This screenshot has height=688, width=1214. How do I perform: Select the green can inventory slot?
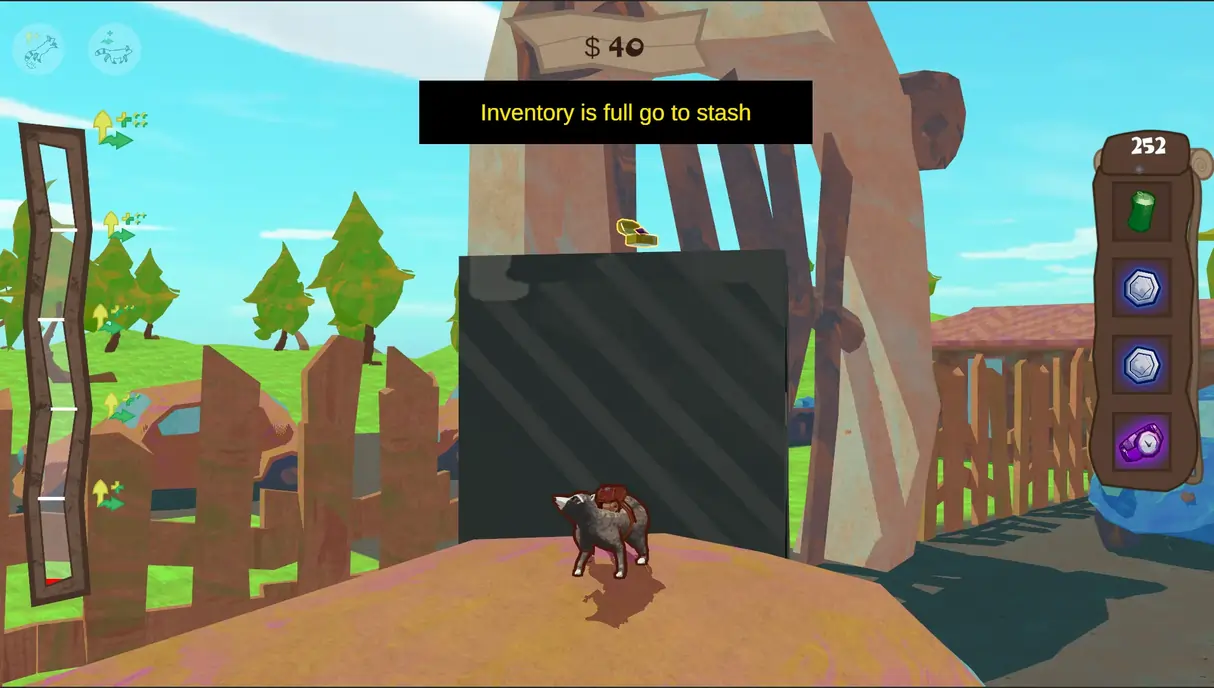coord(1141,211)
